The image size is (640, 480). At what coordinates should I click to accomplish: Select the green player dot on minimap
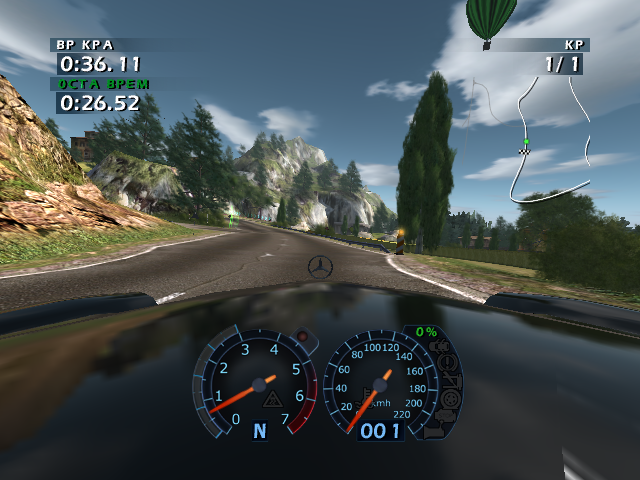pyautogui.click(x=526, y=142)
